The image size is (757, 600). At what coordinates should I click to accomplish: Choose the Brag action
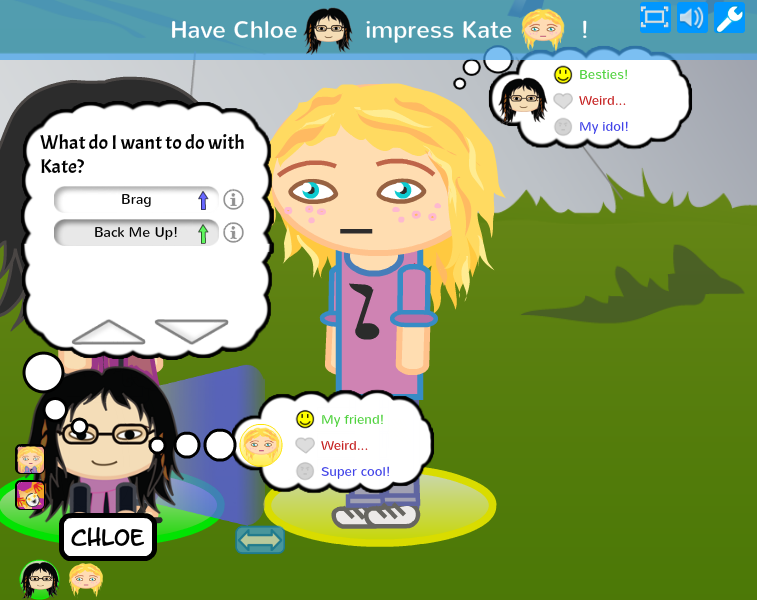pos(136,200)
